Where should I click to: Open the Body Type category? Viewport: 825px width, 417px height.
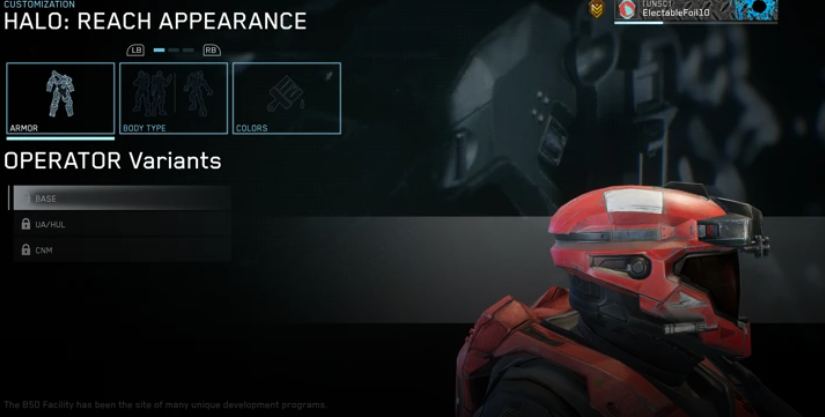(174, 99)
